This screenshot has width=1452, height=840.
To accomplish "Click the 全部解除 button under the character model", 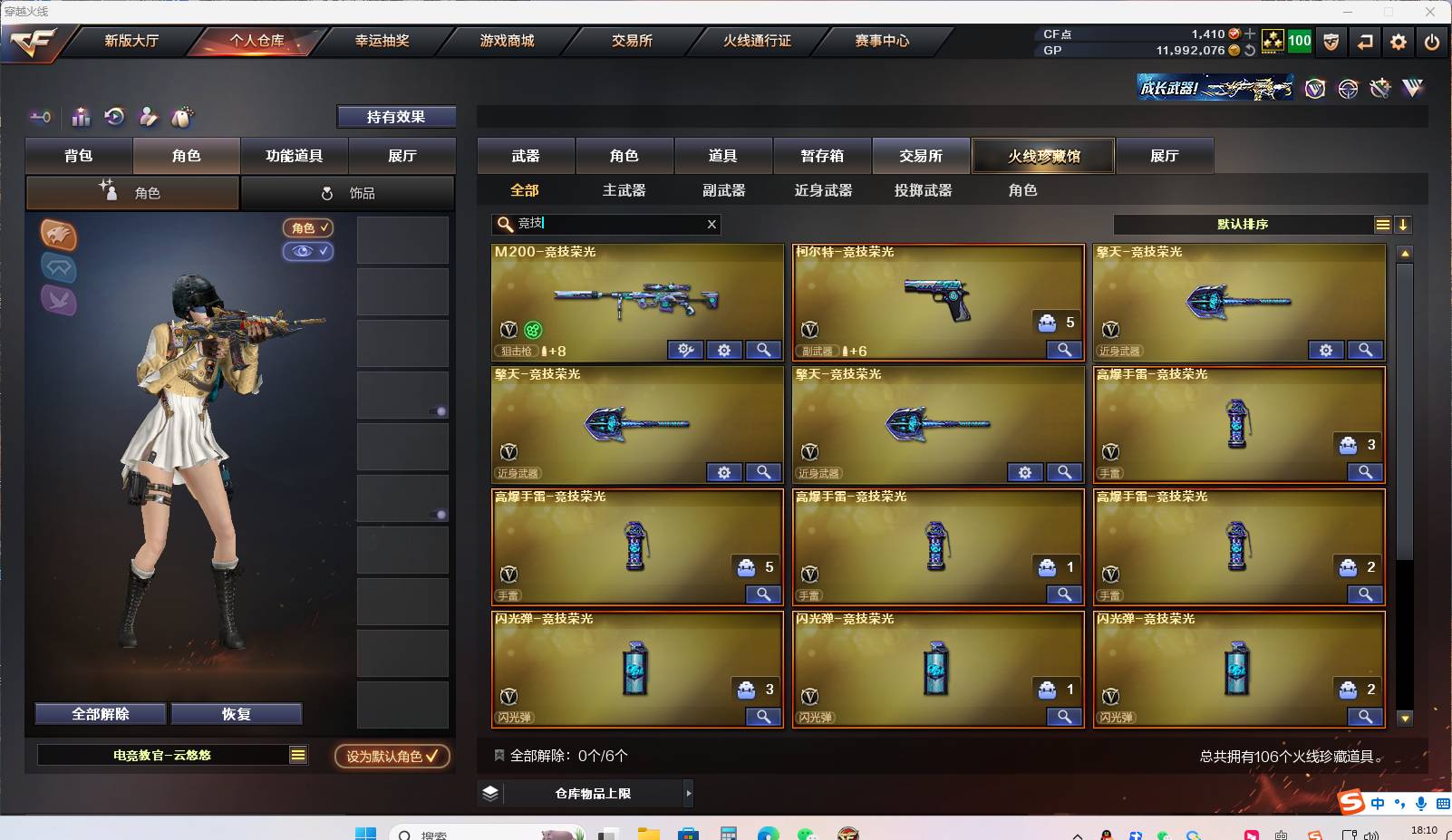I will click(x=100, y=714).
